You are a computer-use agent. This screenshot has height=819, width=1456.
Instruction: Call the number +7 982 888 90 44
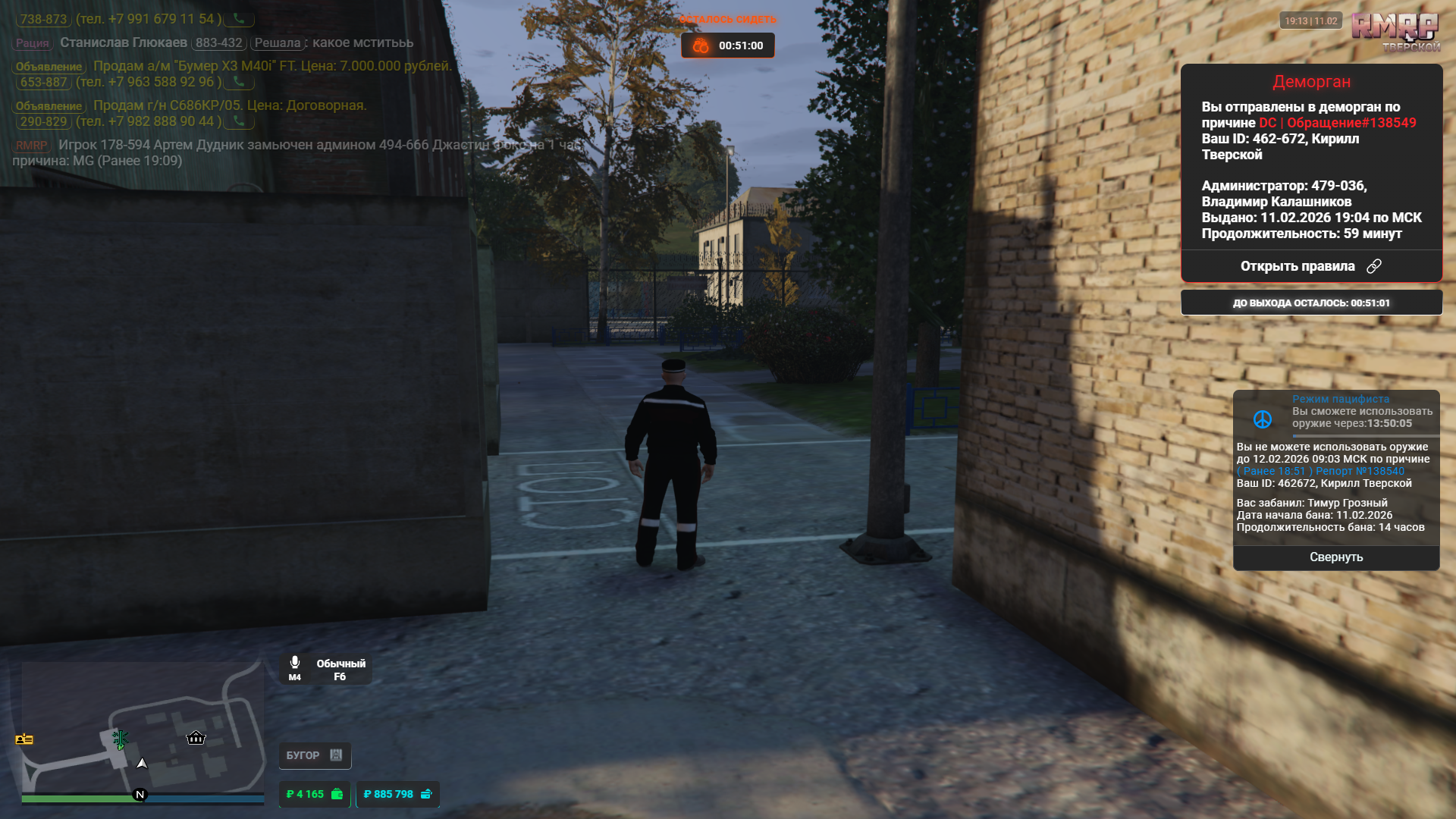tap(239, 121)
